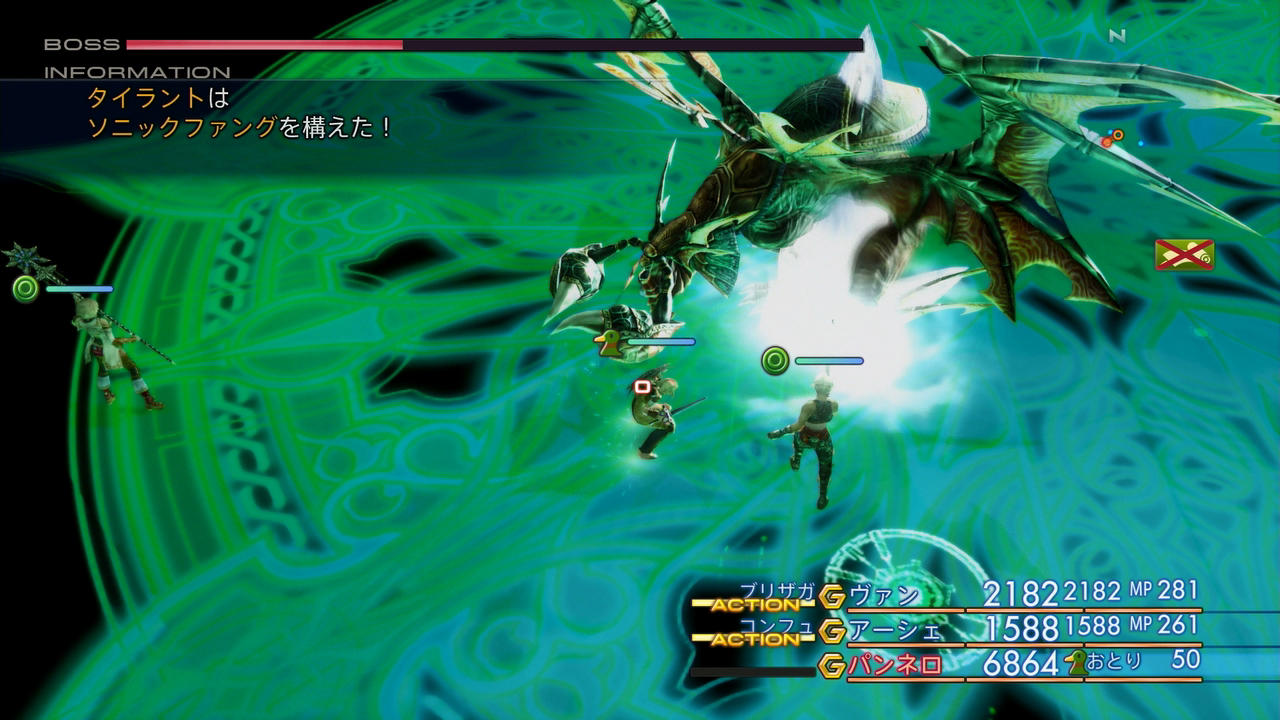1280x720 pixels.
Task: Click the red crossed-out icon
Action: (1184, 255)
